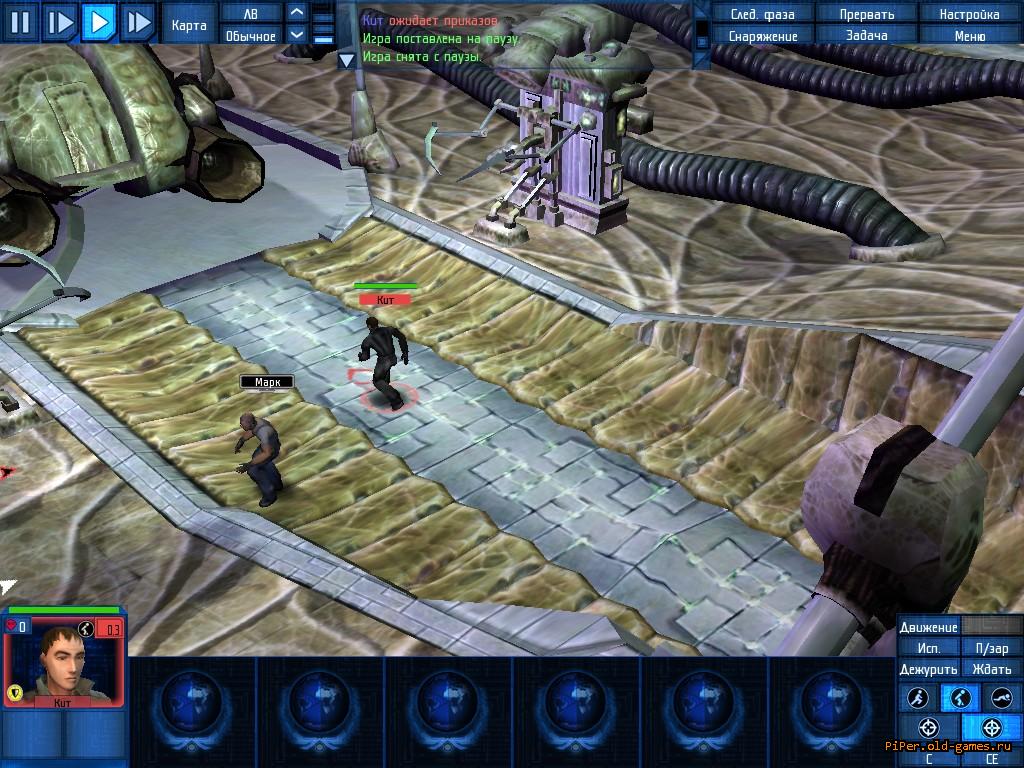1024x768 pixels.
Task: Activate the fast-forward speed button
Action: (137, 21)
